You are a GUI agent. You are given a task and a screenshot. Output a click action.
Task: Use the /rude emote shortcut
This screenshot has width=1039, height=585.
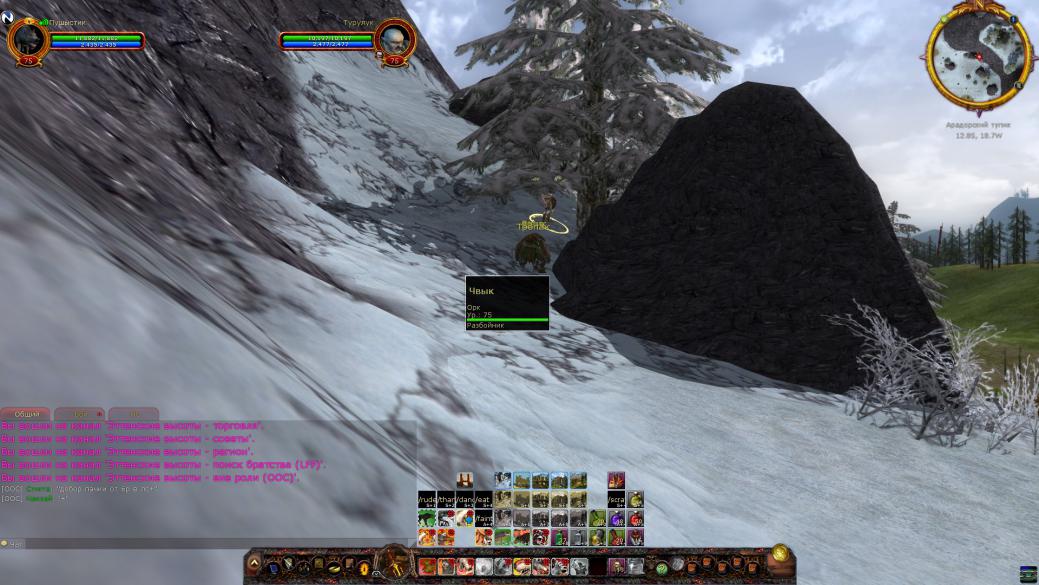[427, 499]
